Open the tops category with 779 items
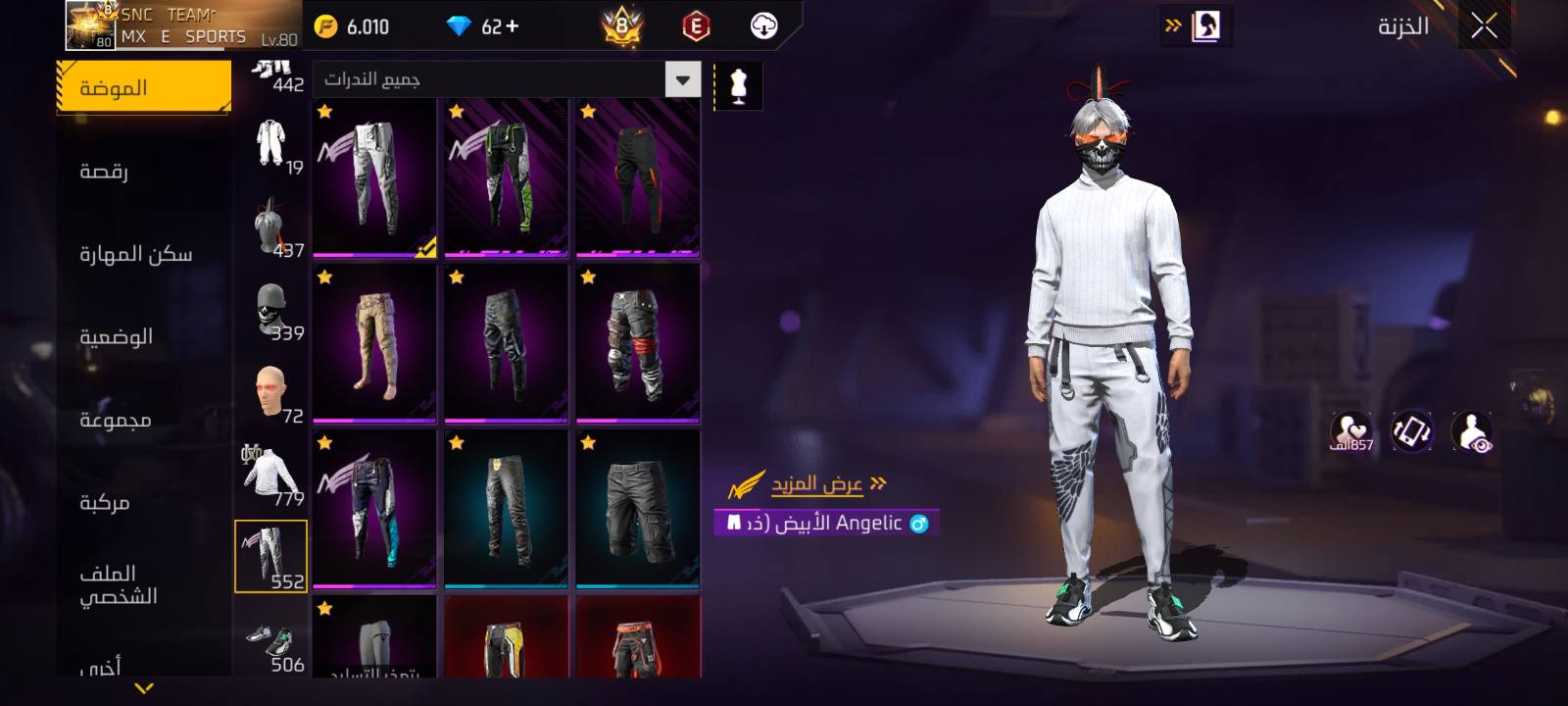Image resolution: width=1568 pixels, height=706 pixels. [271, 475]
